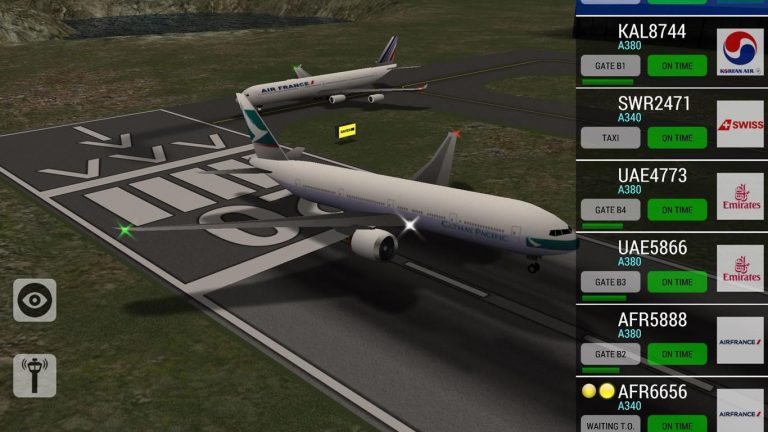Select the ON TIME button for SWR2471
The width and height of the screenshot is (768, 432).
click(x=677, y=138)
